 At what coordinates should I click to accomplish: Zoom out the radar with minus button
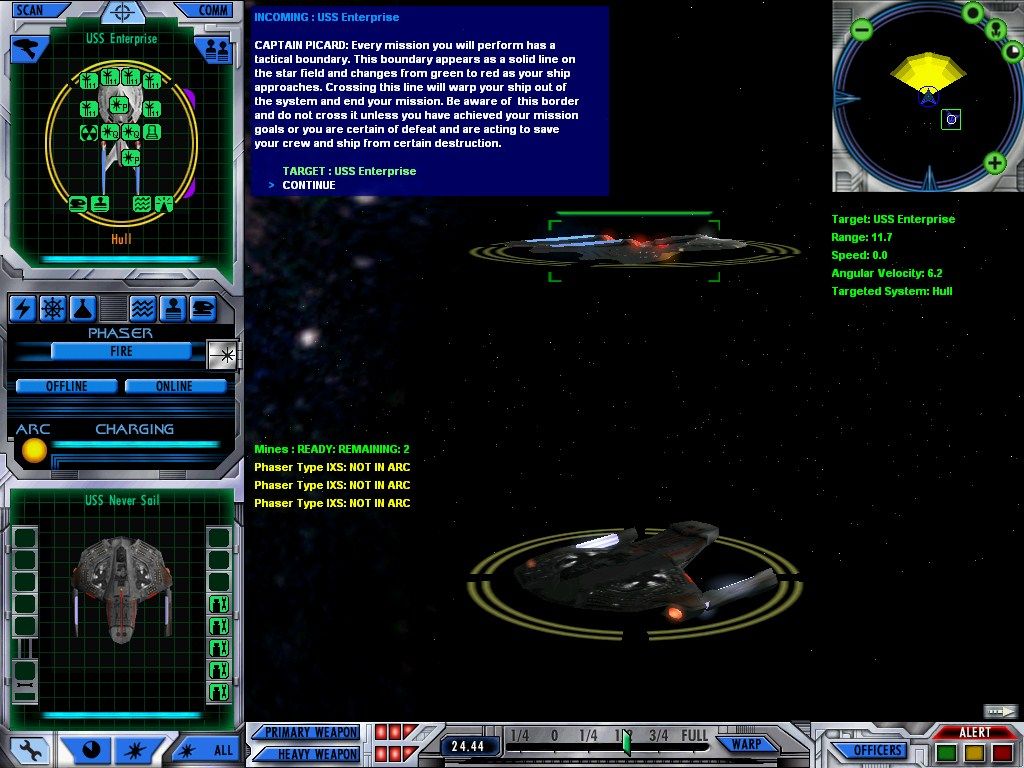862,30
